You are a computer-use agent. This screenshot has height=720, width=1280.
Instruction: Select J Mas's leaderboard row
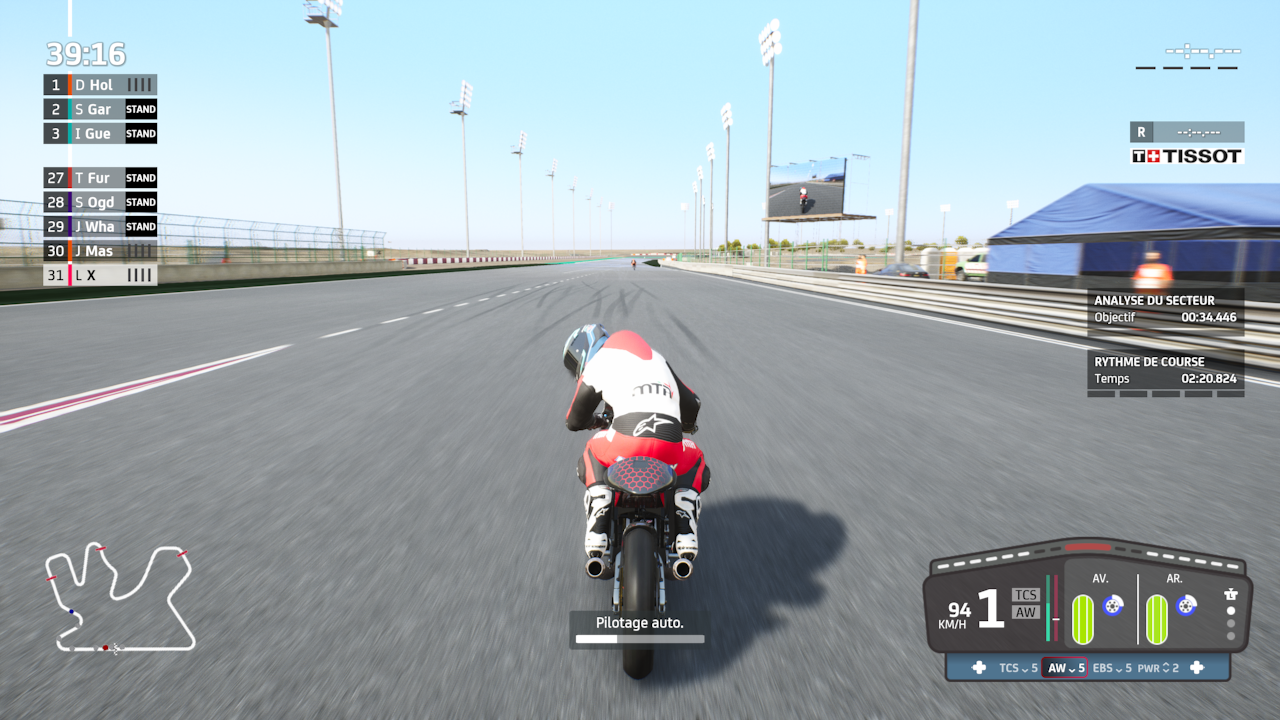[x=100, y=251]
